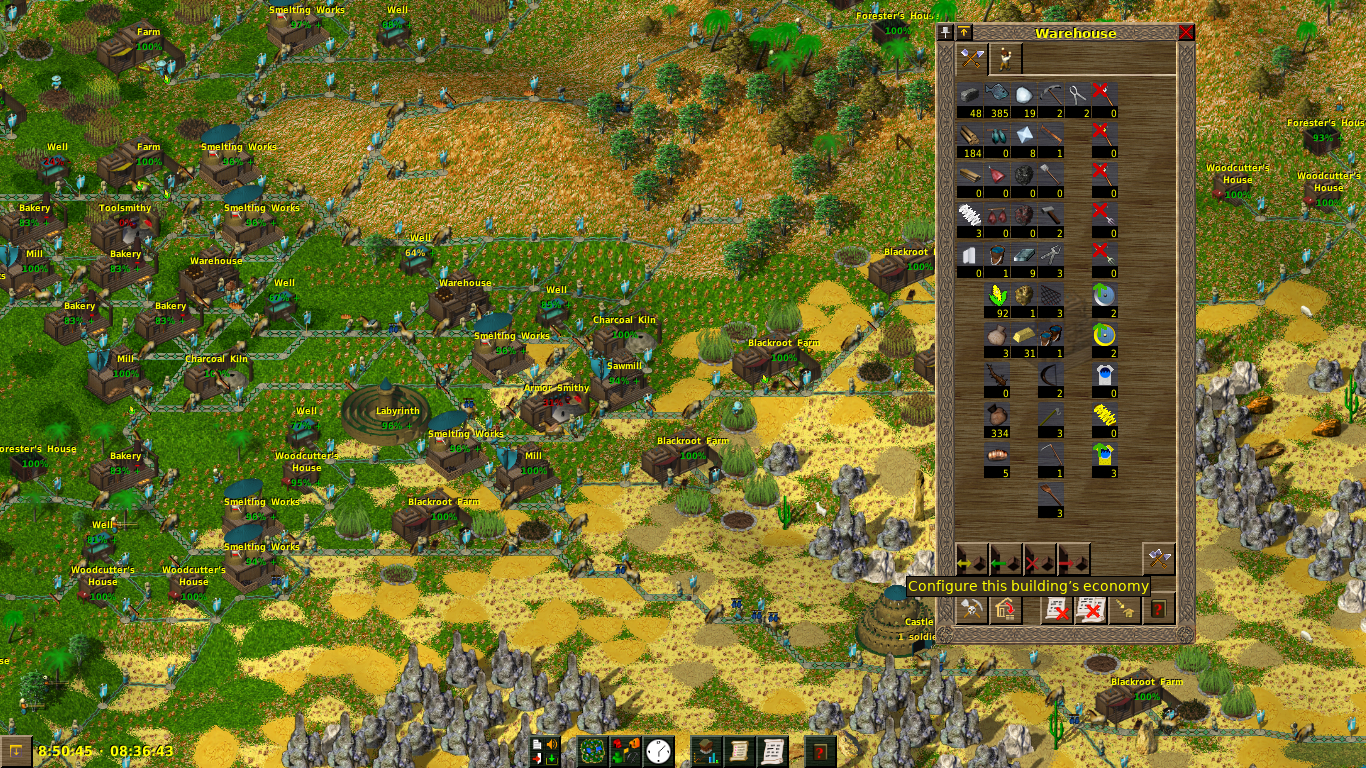Screen dimensions: 1366x768
Task: Pin the Warehouse window
Action: pyautogui.click(x=946, y=32)
